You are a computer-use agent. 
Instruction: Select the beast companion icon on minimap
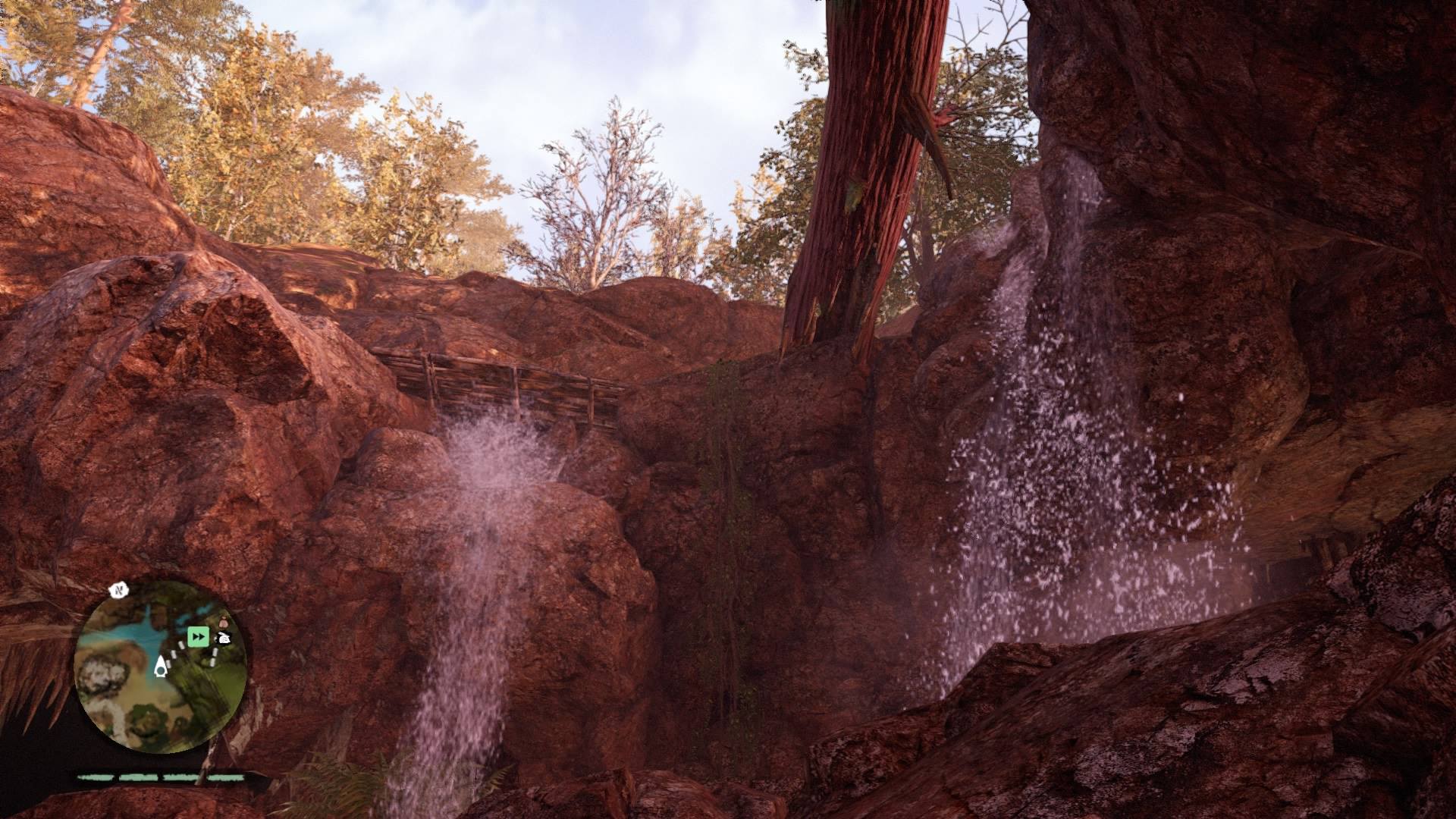point(223,638)
